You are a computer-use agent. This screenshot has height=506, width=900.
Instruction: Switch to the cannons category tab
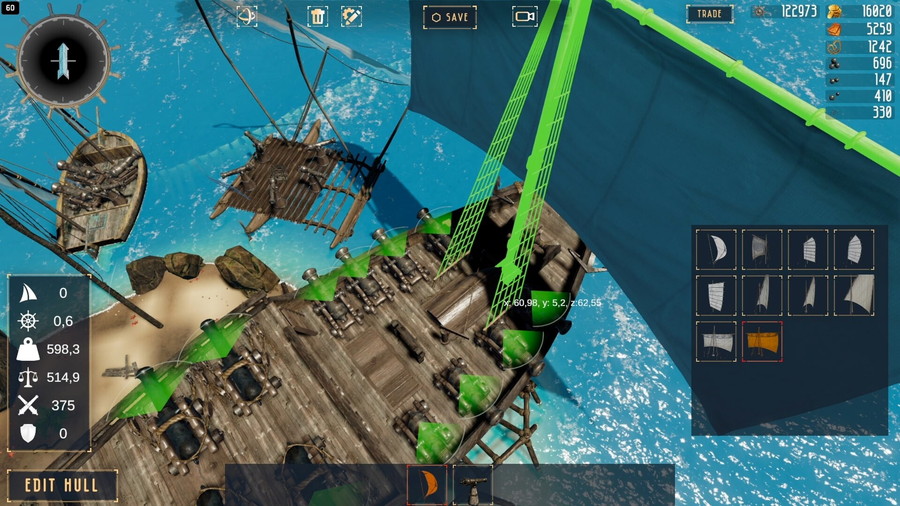tap(472, 485)
